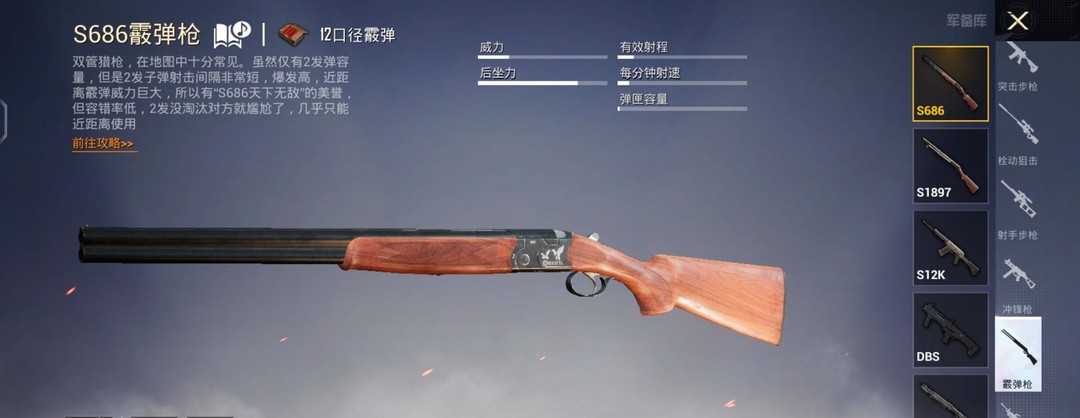Choose the S1897 shotgun from the list
Image resolution: width=1080 pixels, height=418 pixels.
point(950,164)
